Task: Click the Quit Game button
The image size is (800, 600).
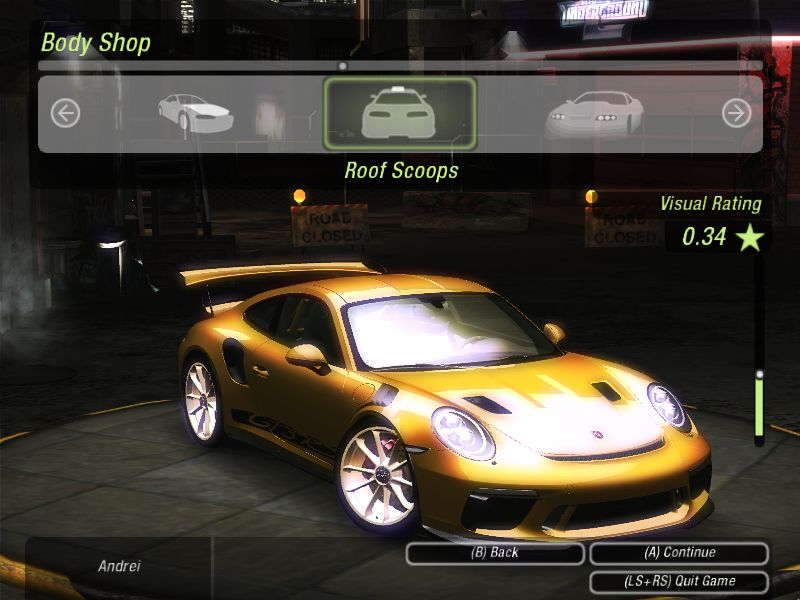Action: (x=679, y=581)
